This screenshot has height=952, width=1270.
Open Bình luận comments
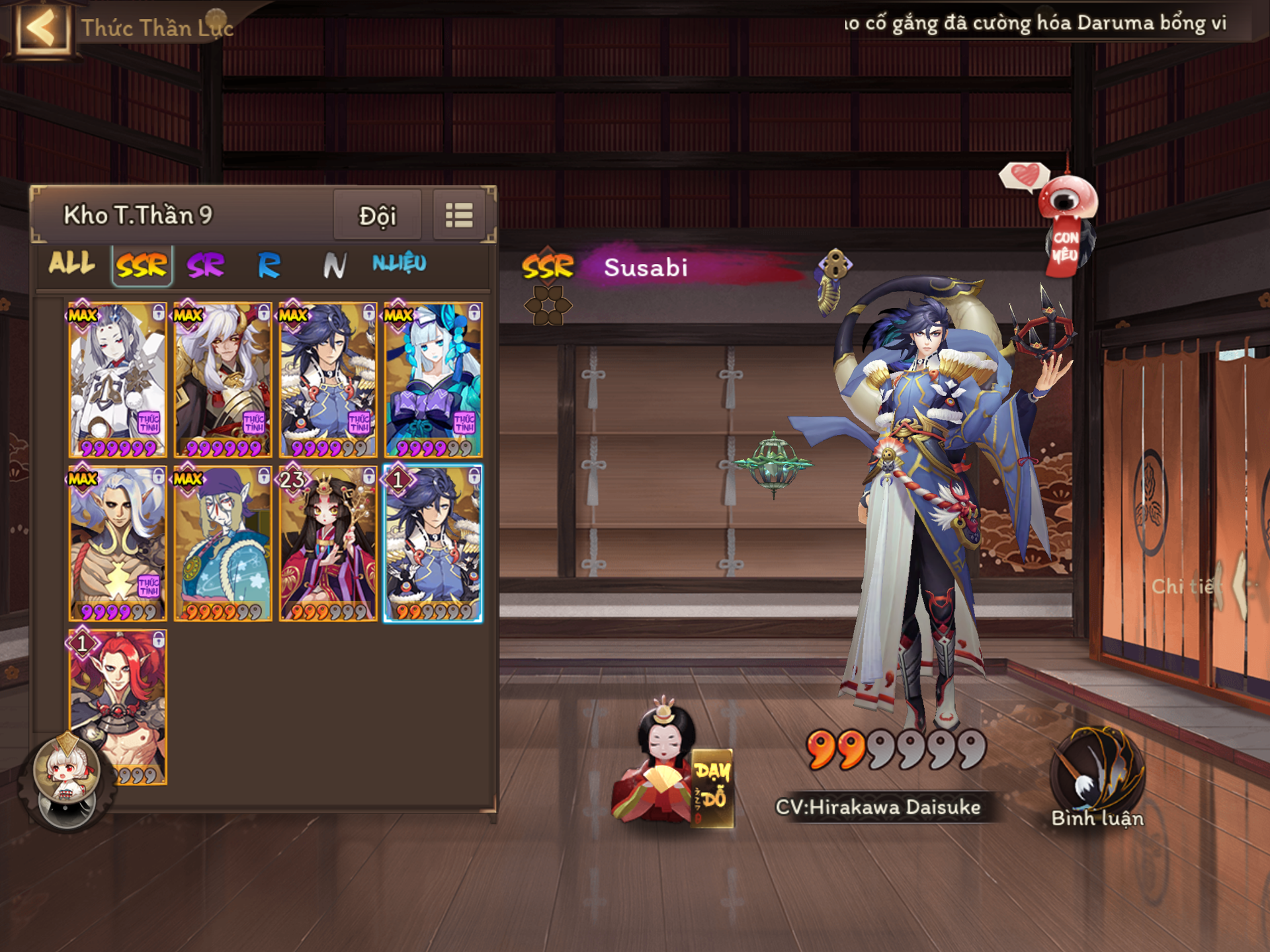pyautogui.click(x=1097, y=779)
